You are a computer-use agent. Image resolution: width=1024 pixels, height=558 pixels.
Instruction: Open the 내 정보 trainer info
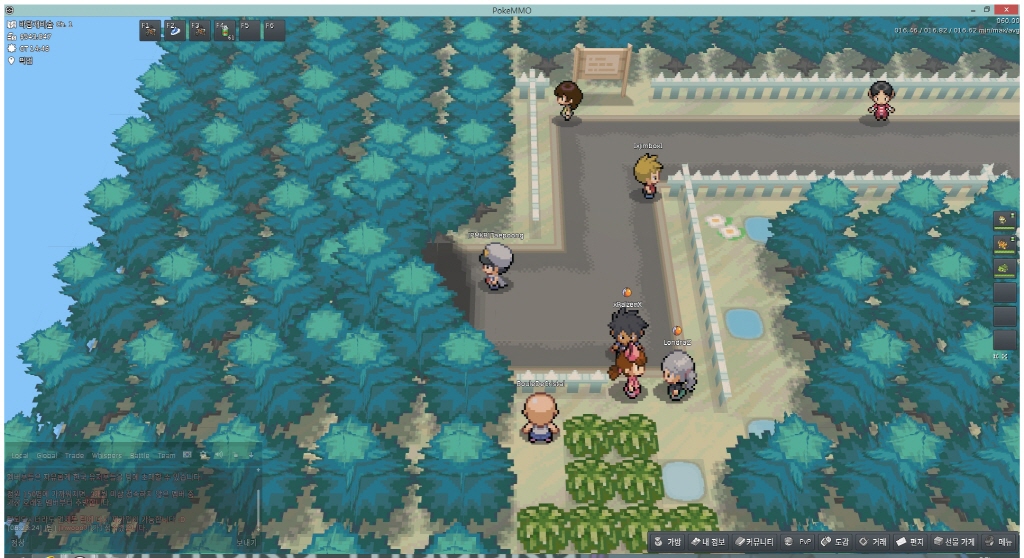[709, 542]
